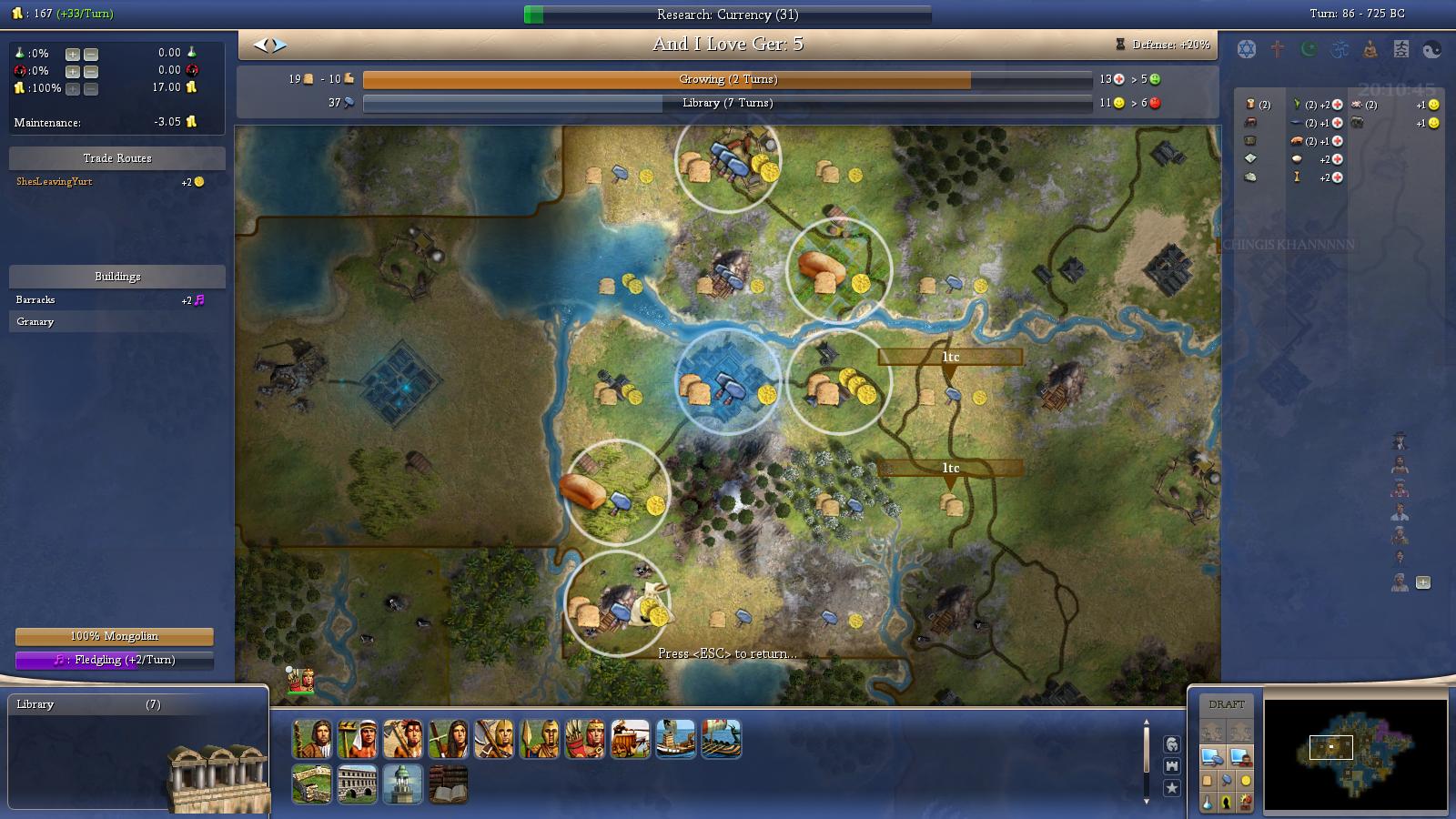This screenshot has height=819, width=1456.
Task: Toggle the science flask overlay on the minimap
Action: (x=1208, y=803)
